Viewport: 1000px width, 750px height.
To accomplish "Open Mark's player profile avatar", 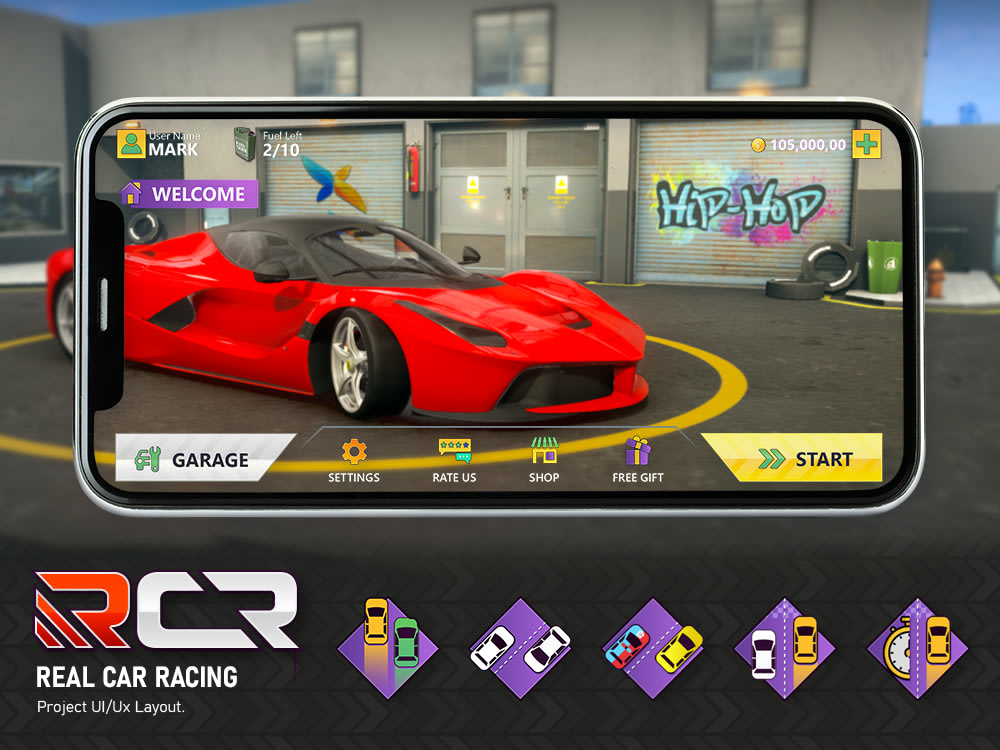I will coord(131,144).
